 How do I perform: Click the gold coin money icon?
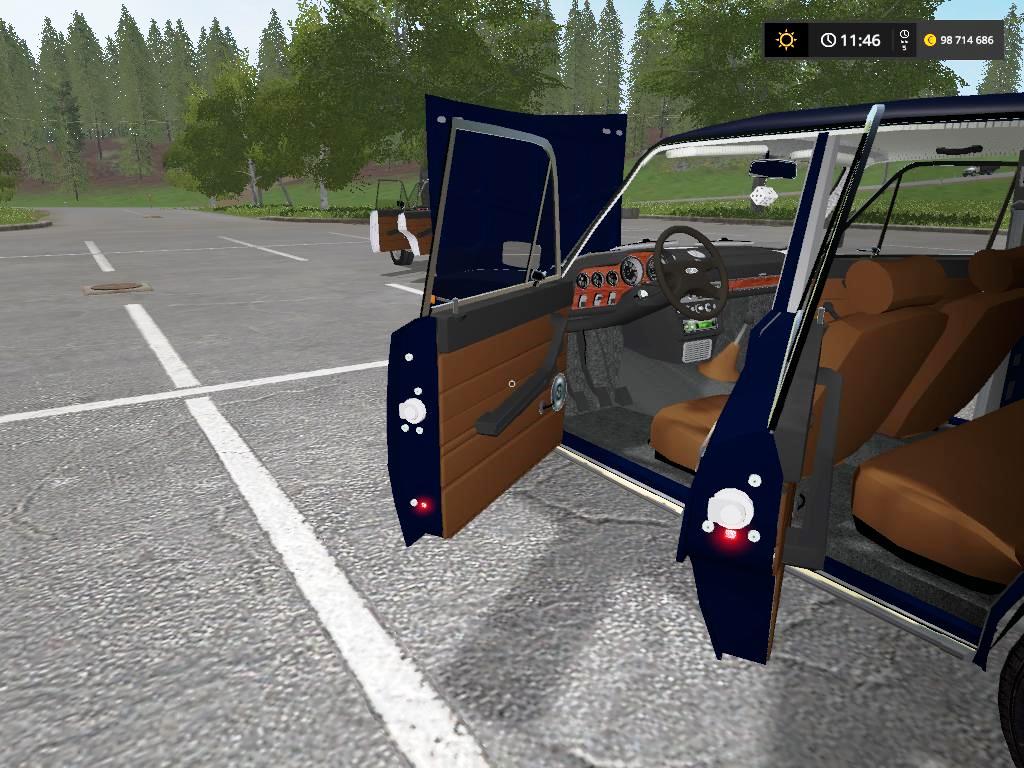coord(930,40)
